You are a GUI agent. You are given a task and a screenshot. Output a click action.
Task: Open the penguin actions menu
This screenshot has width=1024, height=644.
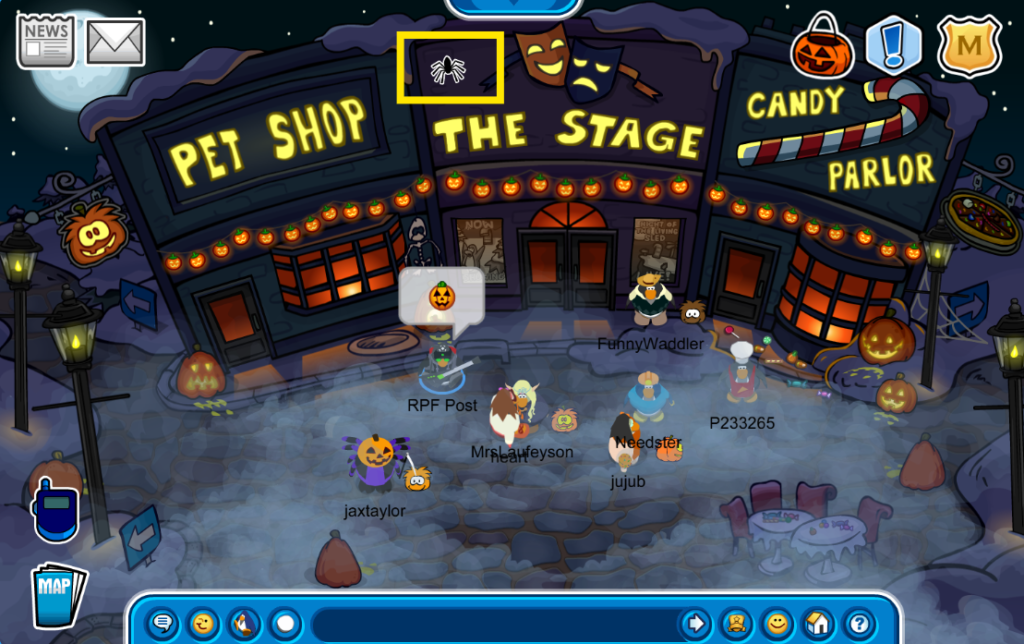tap(243, 624)
